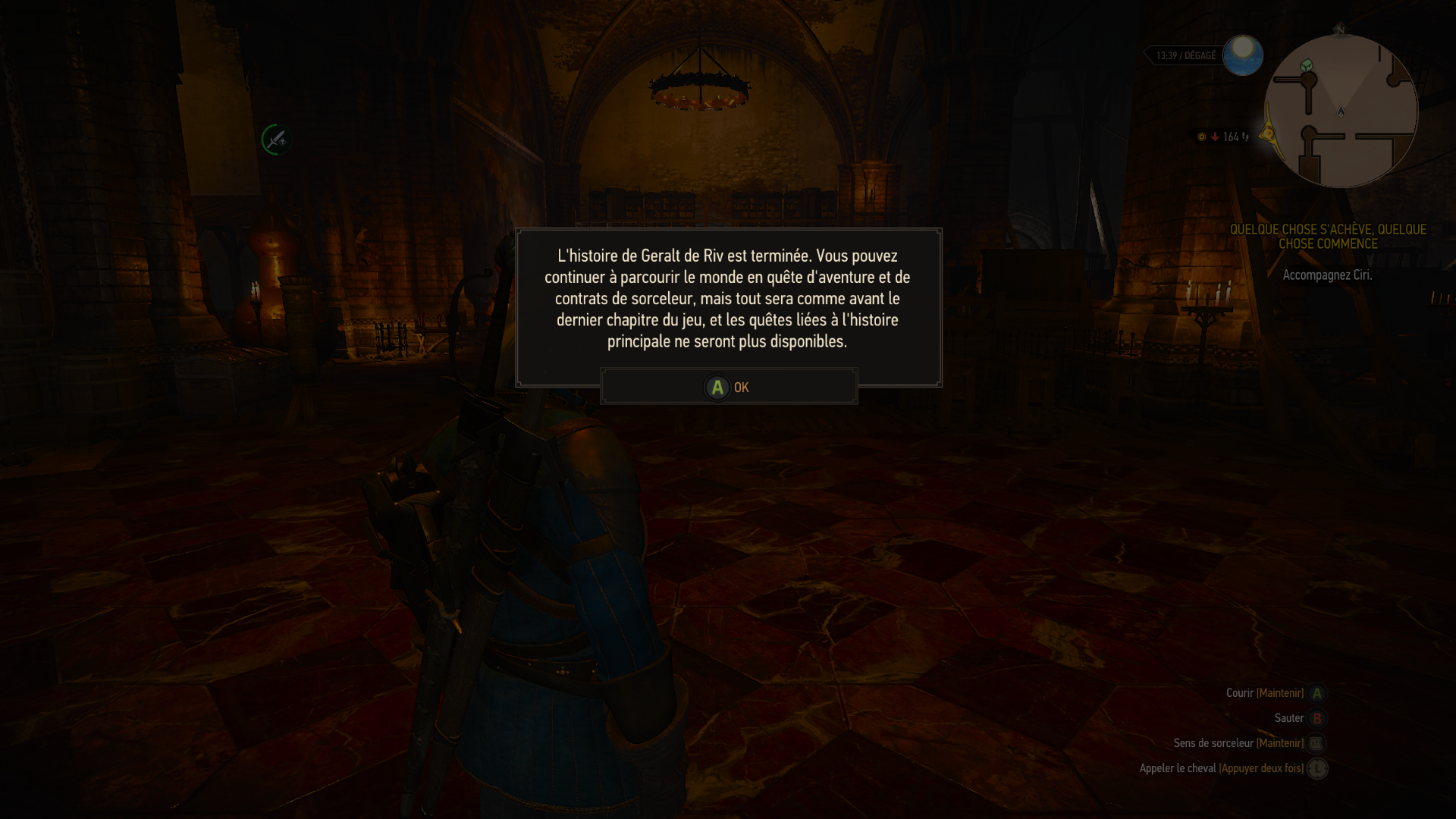Select the tracked quest title in the objective tracker

coord(1328,237)
